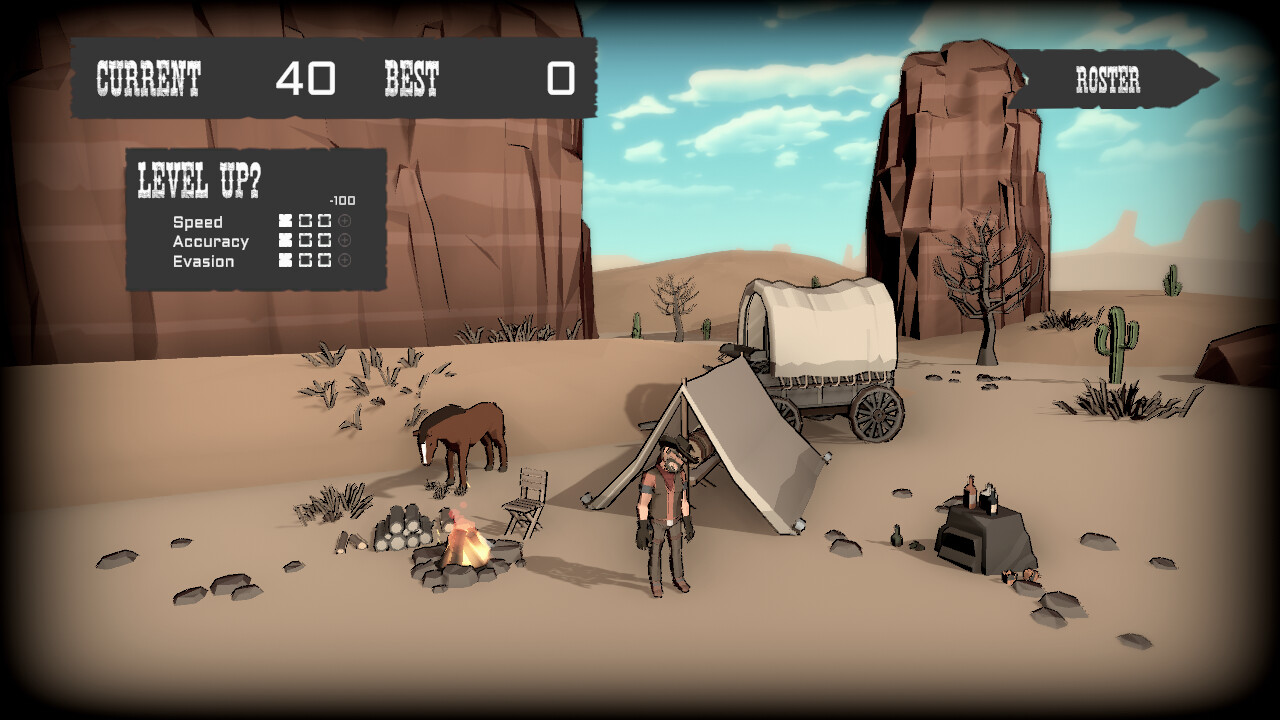Select the filled Accuracy pip icon
This screenshot has height=720, width=1280.
(285, 240)
